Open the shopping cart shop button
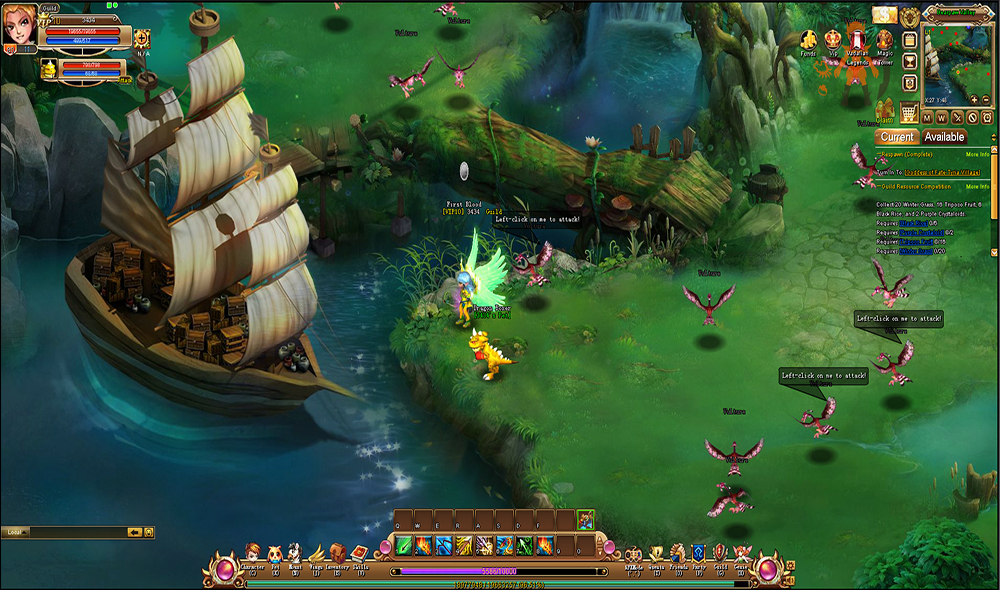The width and height of the screenshot is (1000, 590). click(909, 111)
